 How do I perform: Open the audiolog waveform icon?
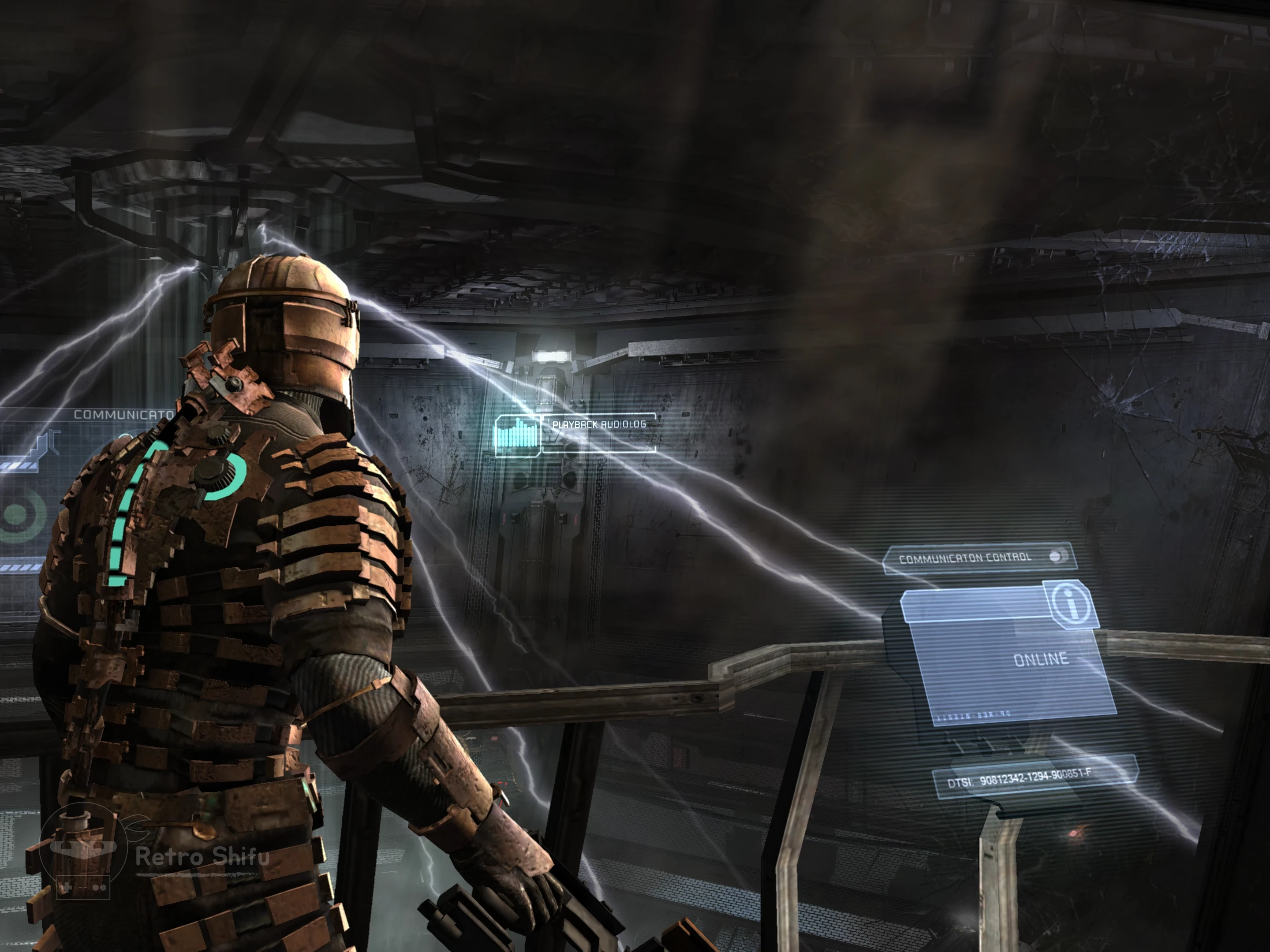[517, 435]
